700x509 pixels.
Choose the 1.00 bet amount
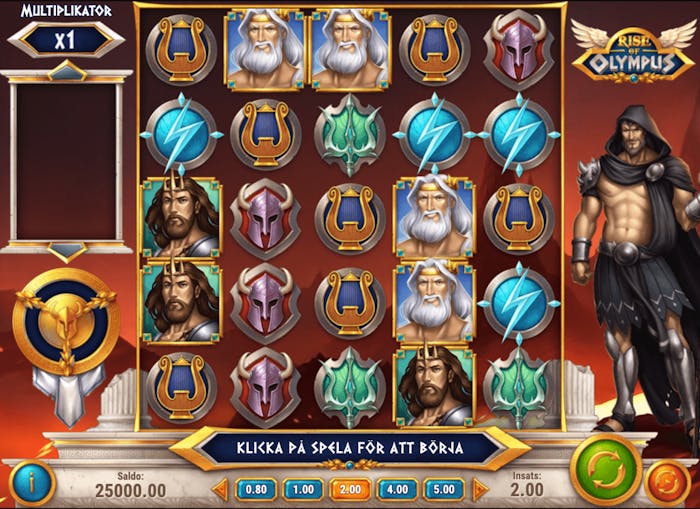point(303,489)
